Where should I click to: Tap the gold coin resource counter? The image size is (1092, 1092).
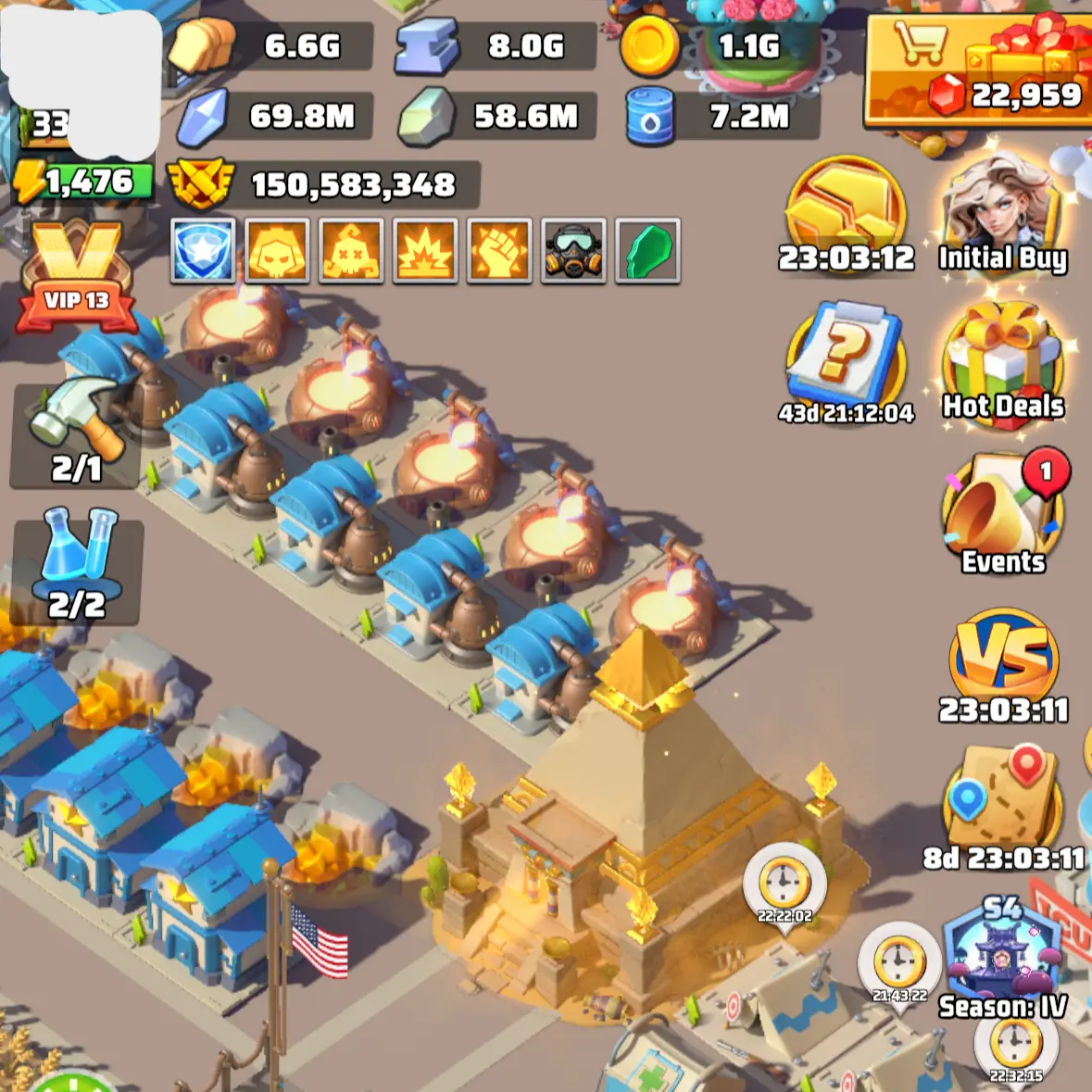click(x=718, y=45)
